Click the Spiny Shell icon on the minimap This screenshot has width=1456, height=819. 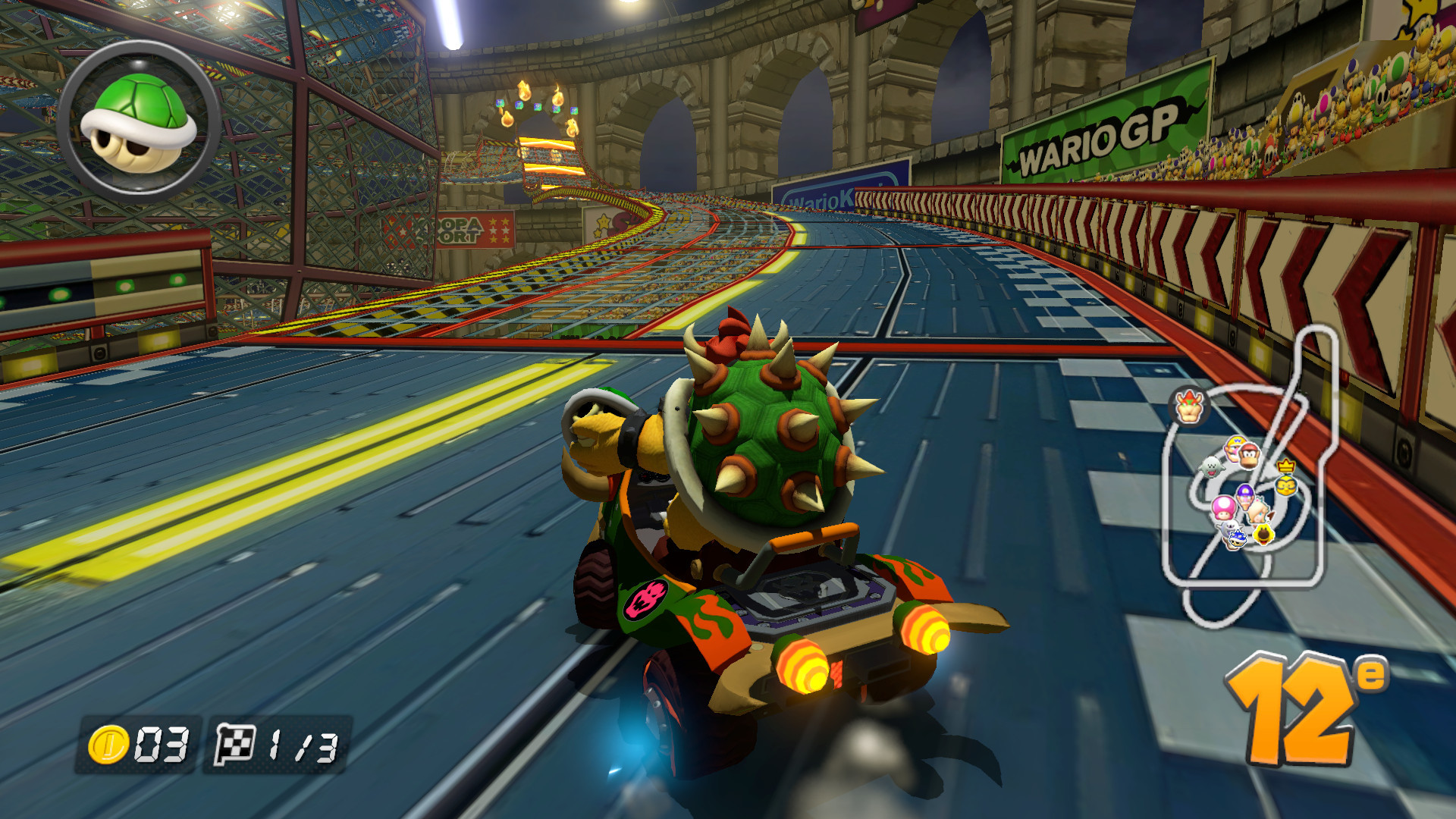1238,540
